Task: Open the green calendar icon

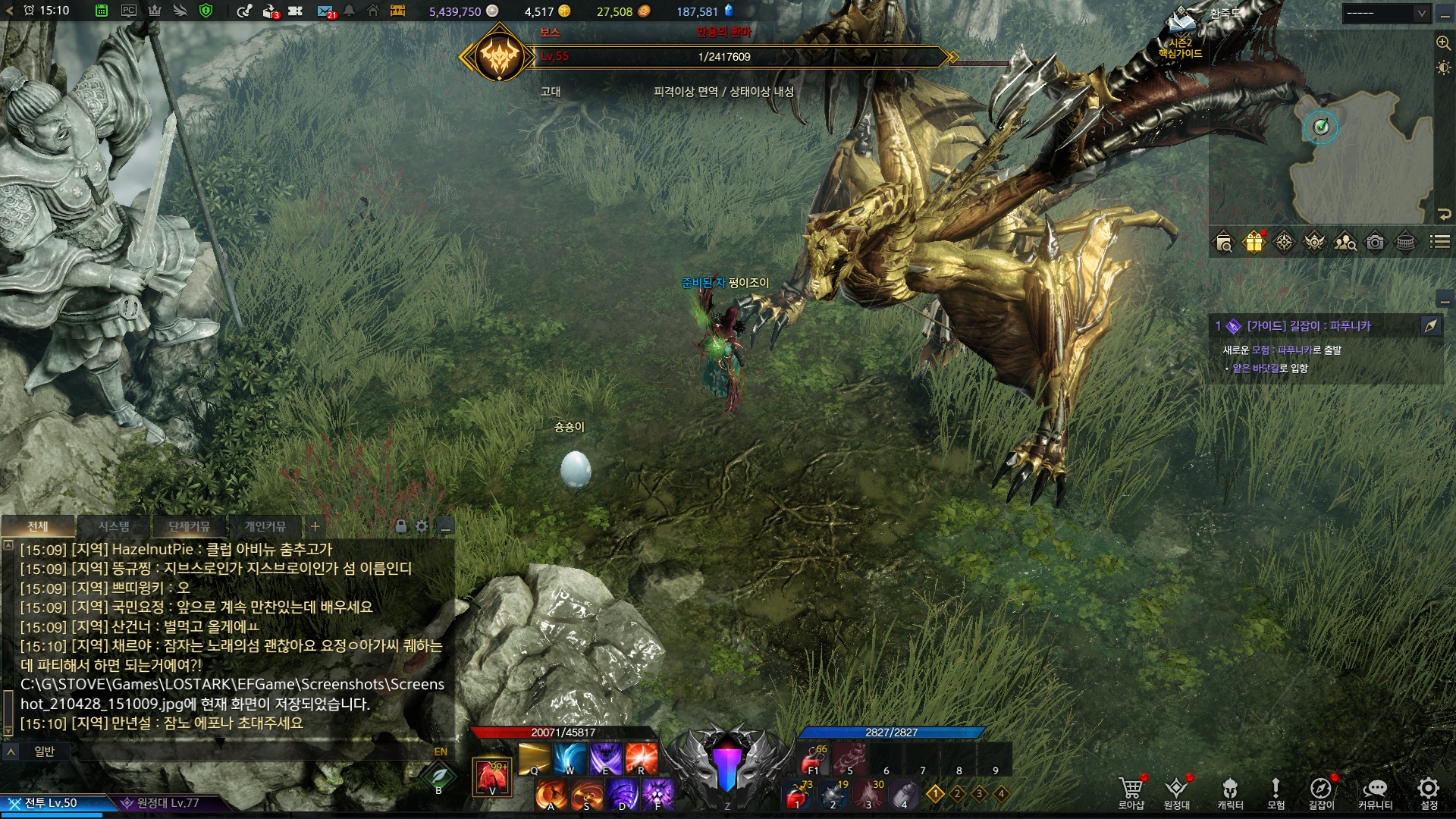Action: (x=102, y=11)
